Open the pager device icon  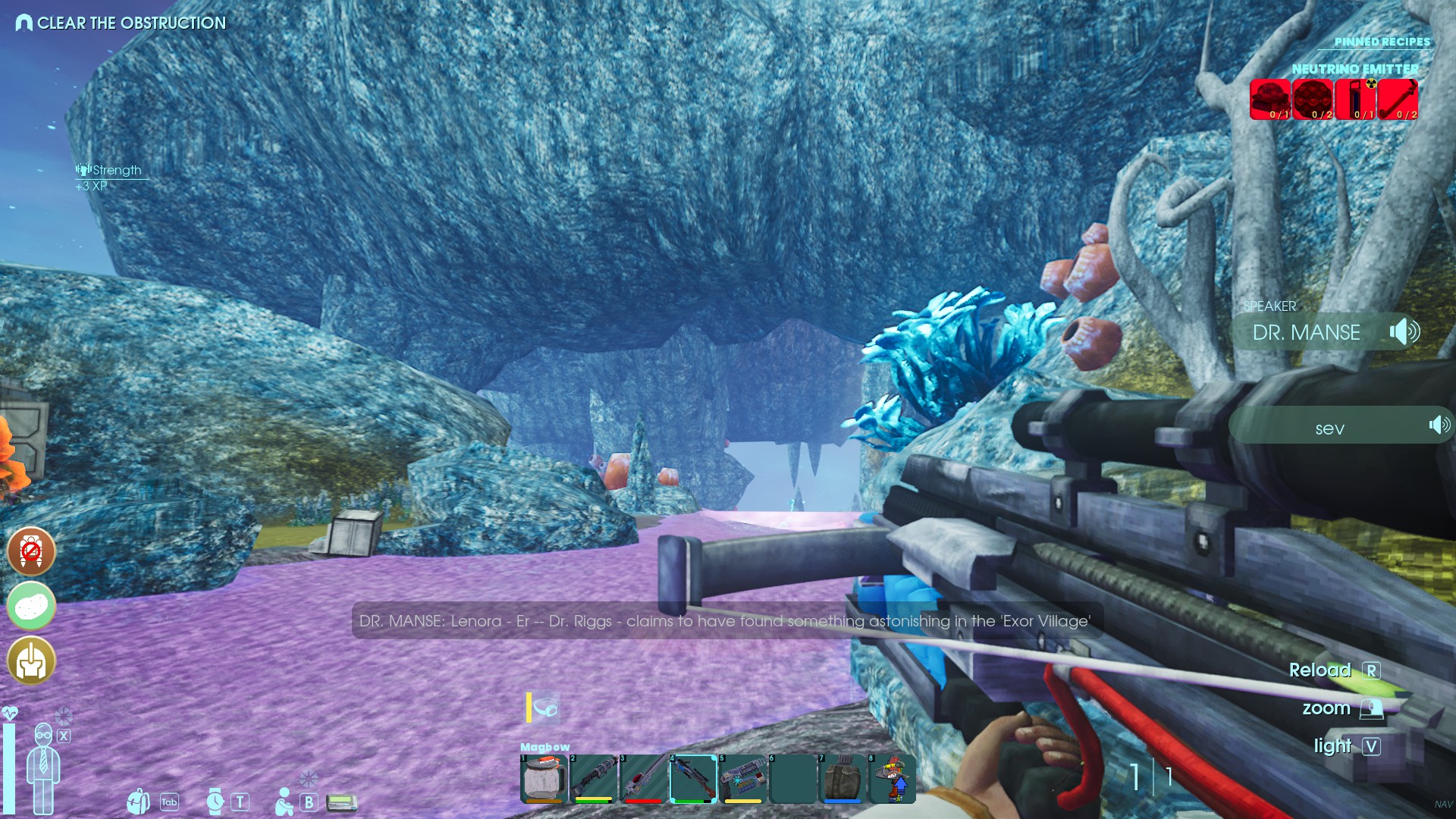point(342,802)
